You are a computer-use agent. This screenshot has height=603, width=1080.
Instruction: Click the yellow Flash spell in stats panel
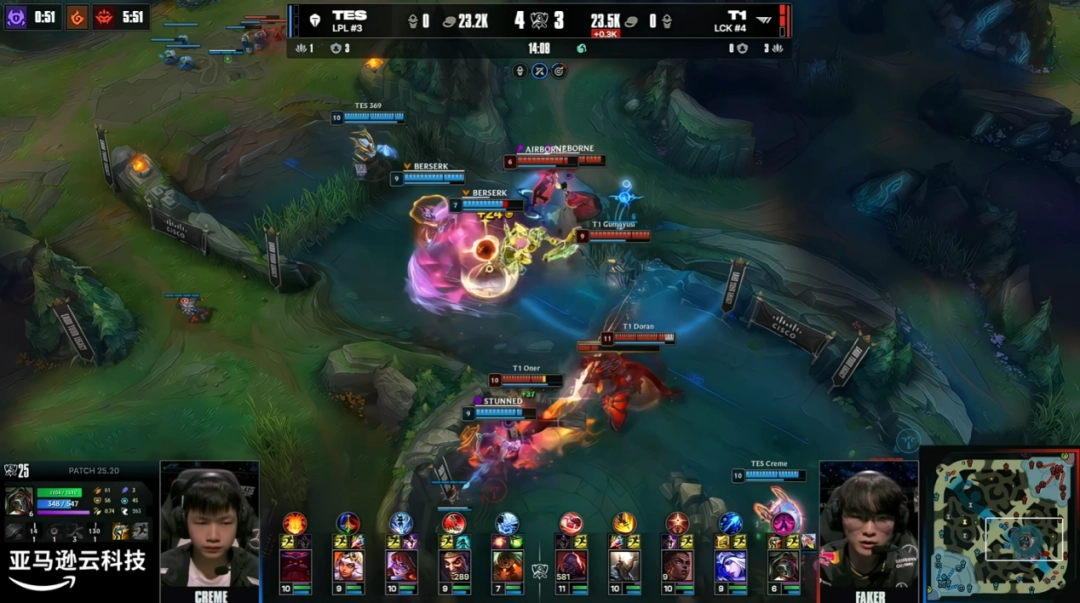point(119,532)
